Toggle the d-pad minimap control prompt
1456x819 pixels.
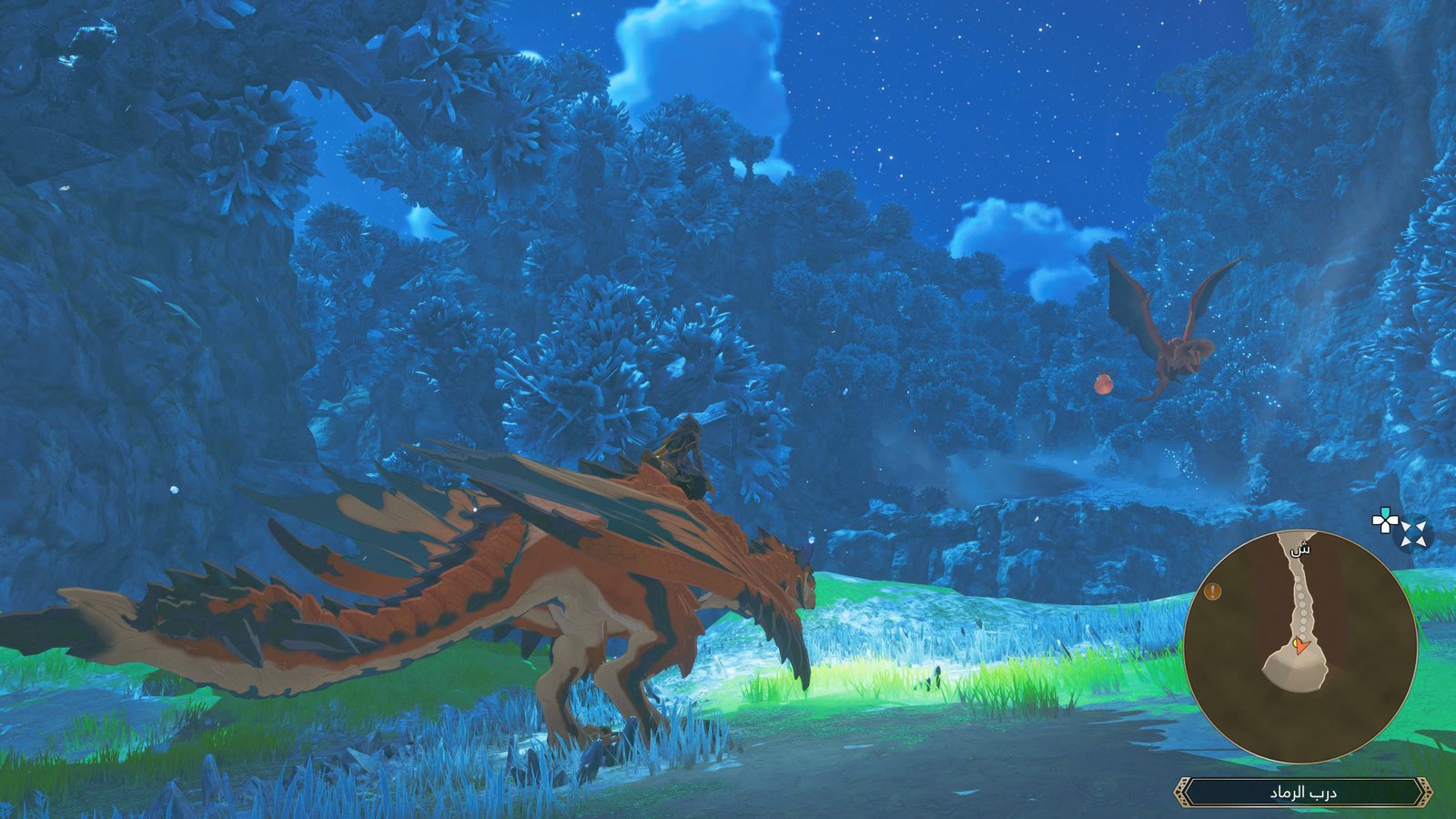point(1385,521)
